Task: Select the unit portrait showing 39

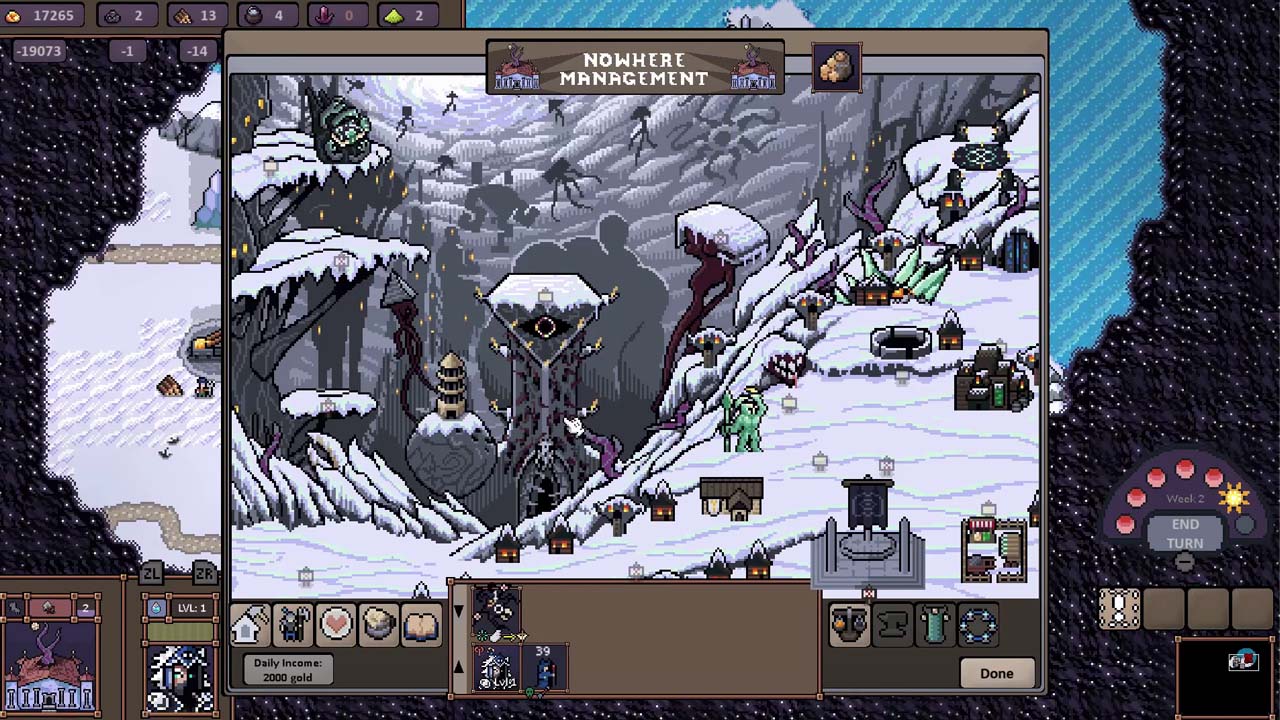Action: [545, 668]
